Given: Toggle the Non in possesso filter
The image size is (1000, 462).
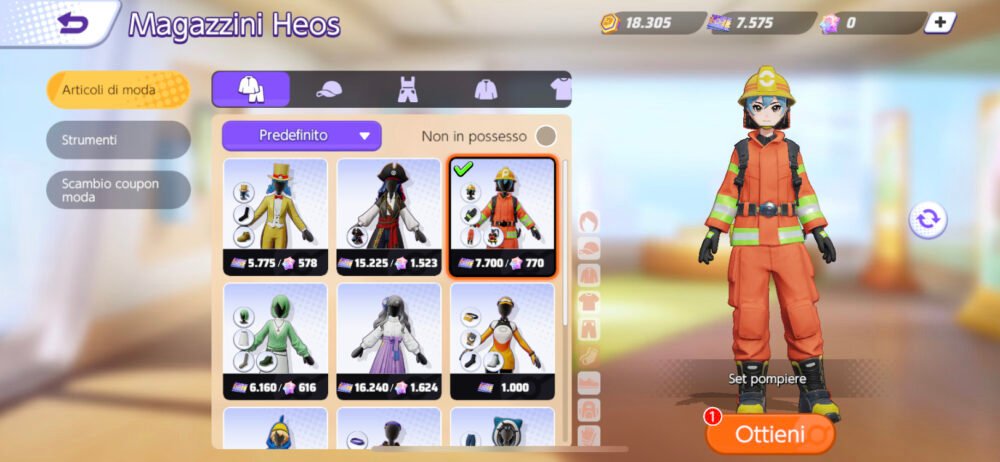Looking at the screenshot, I should click(546, 136).
